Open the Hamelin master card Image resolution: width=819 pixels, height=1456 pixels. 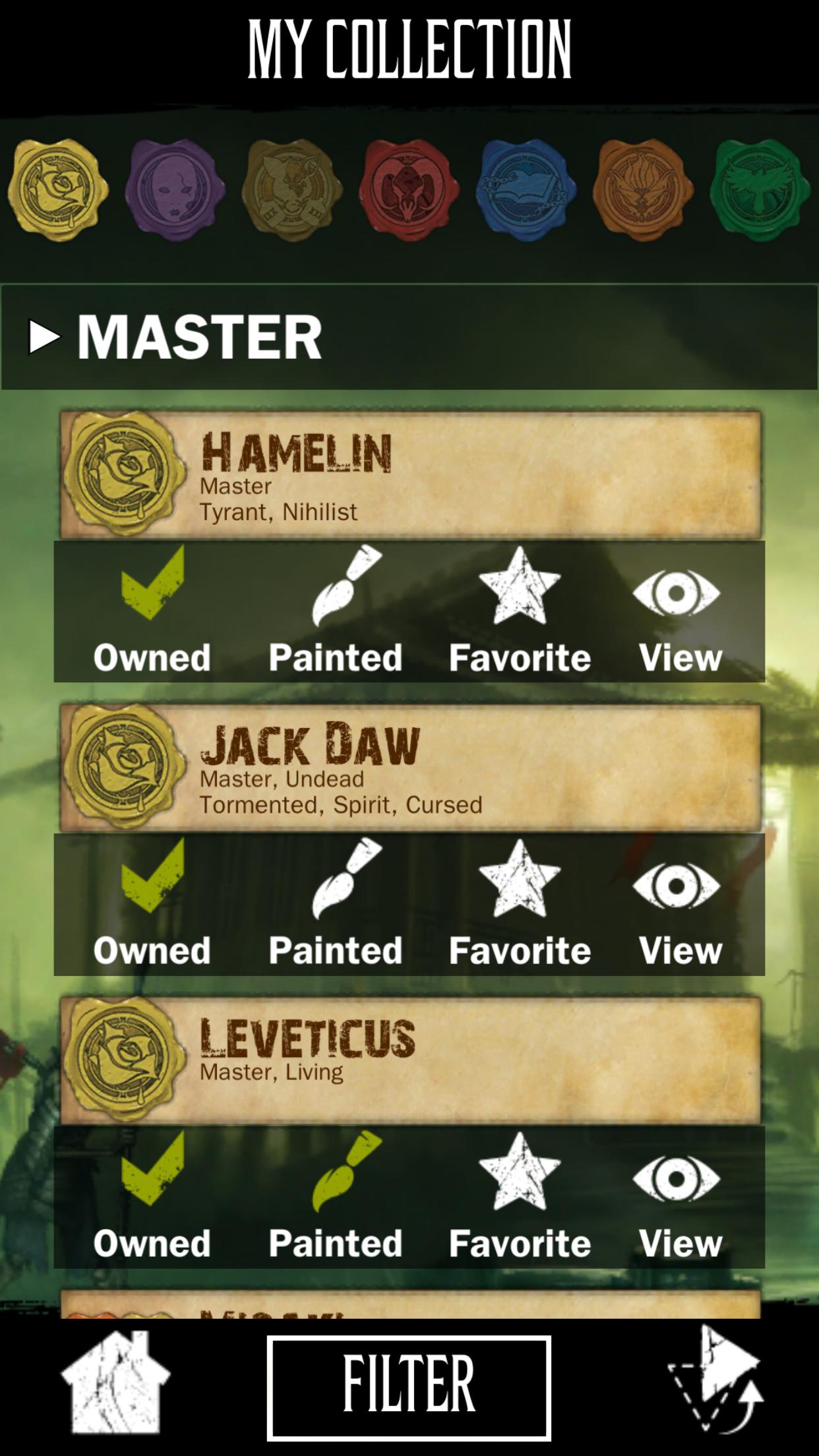click(410, 474)
